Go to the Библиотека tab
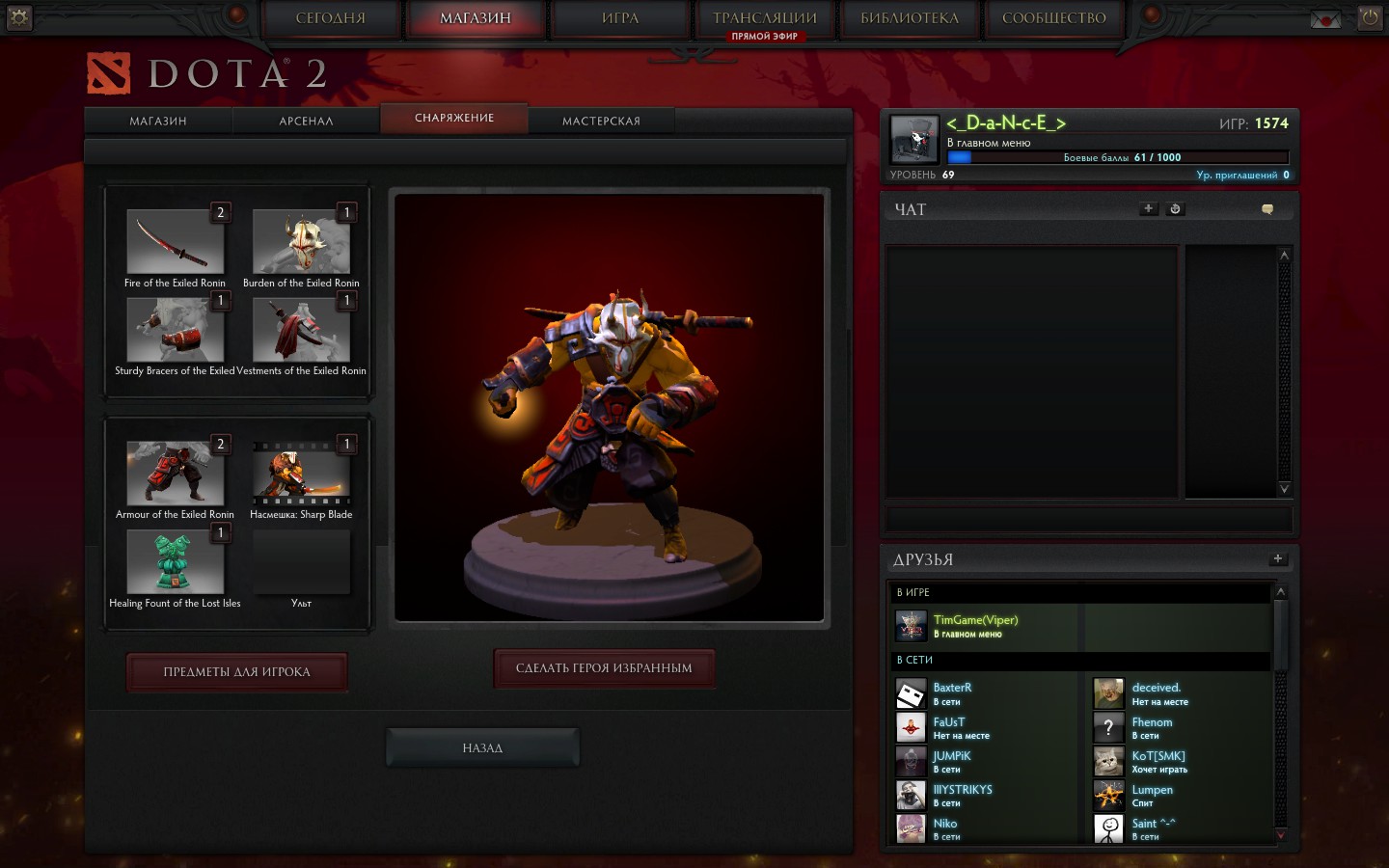Image resolution: width=1389 pixels, height=868 pixels. point(909,18)
